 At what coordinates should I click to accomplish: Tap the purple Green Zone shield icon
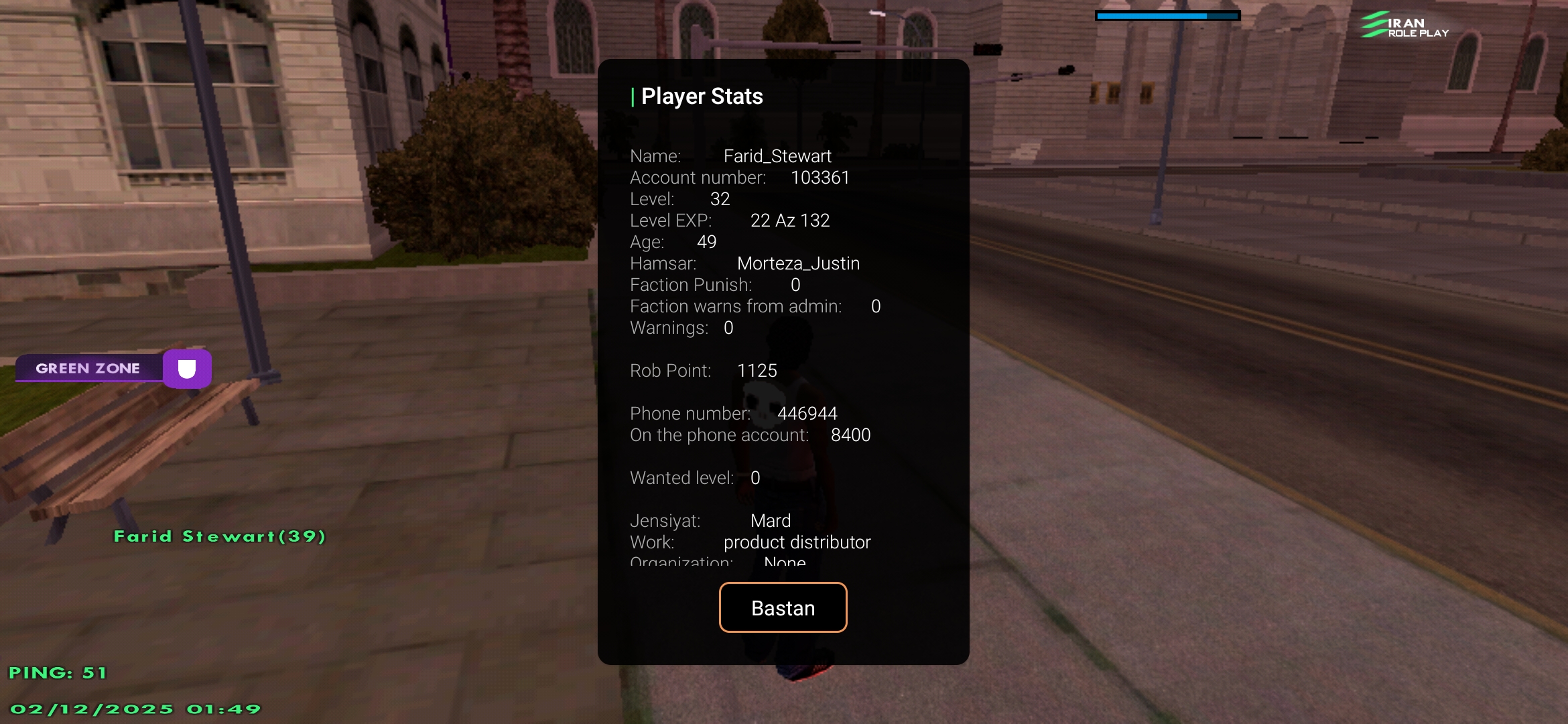tap(187, 369)
